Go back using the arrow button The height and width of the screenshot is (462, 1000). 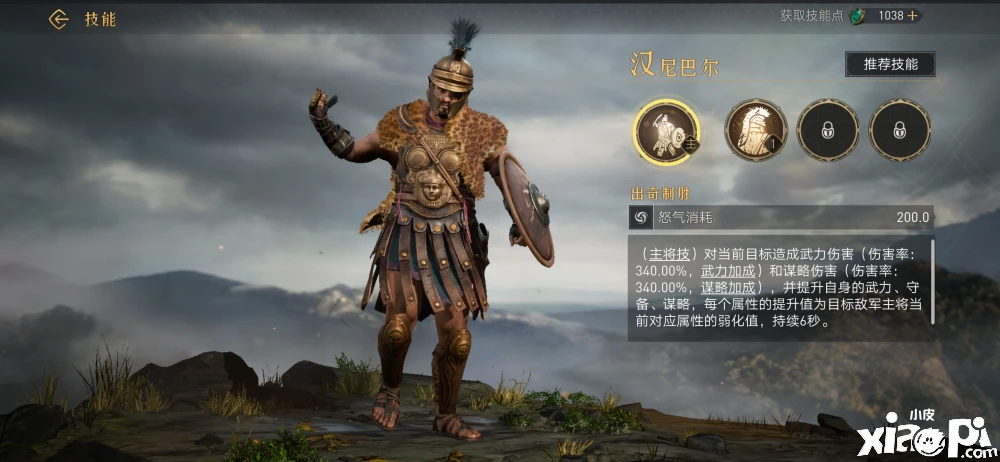pyautogui.click(x=58, y=19)
